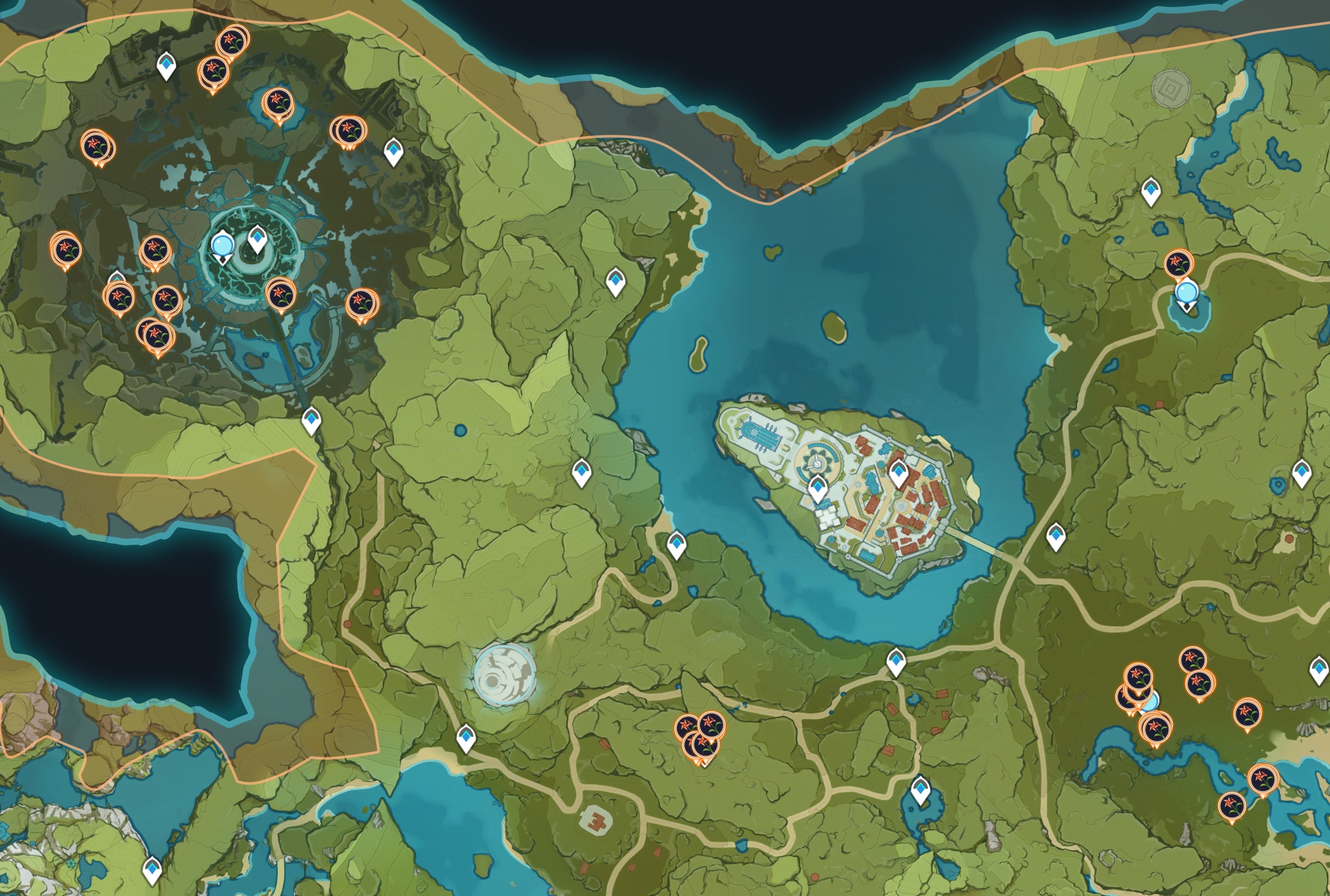
Task: Choose the flower marker at the causeway's ring entrance
Action: pyautogui.click(x=281, y=294)
